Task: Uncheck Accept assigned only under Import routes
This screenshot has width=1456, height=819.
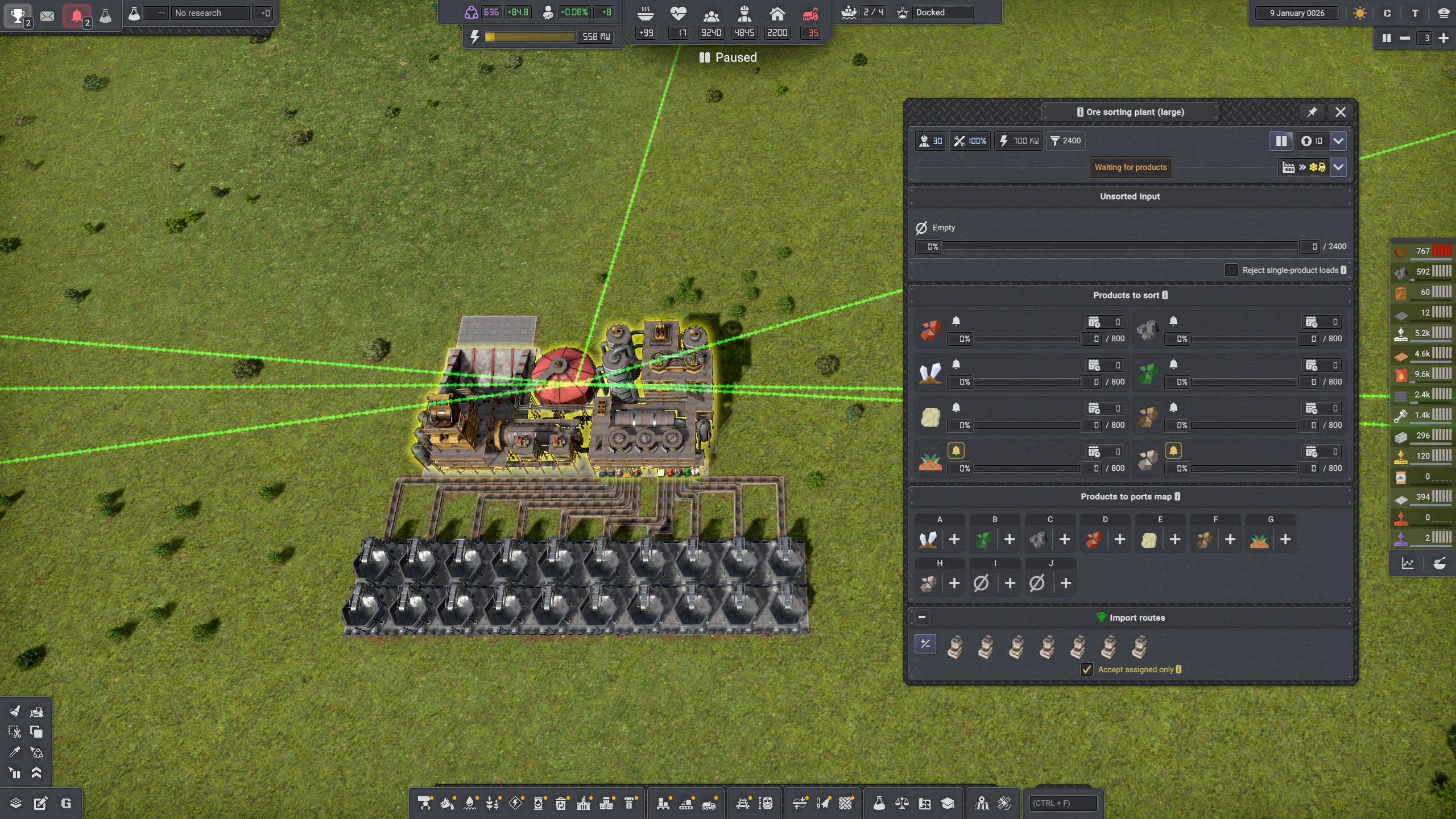Action: 1087,670
